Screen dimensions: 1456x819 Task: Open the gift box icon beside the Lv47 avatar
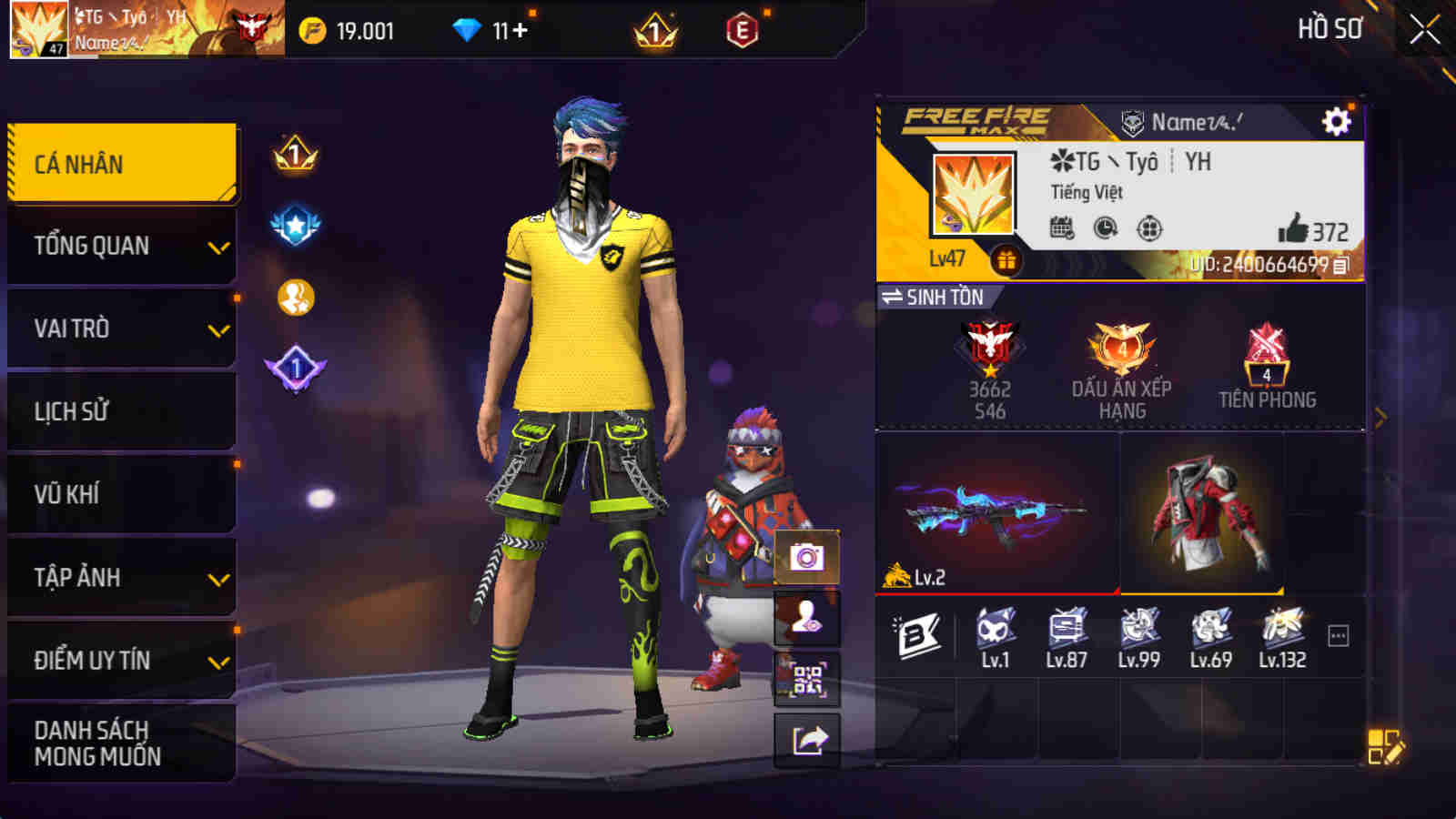point(1005,261)
